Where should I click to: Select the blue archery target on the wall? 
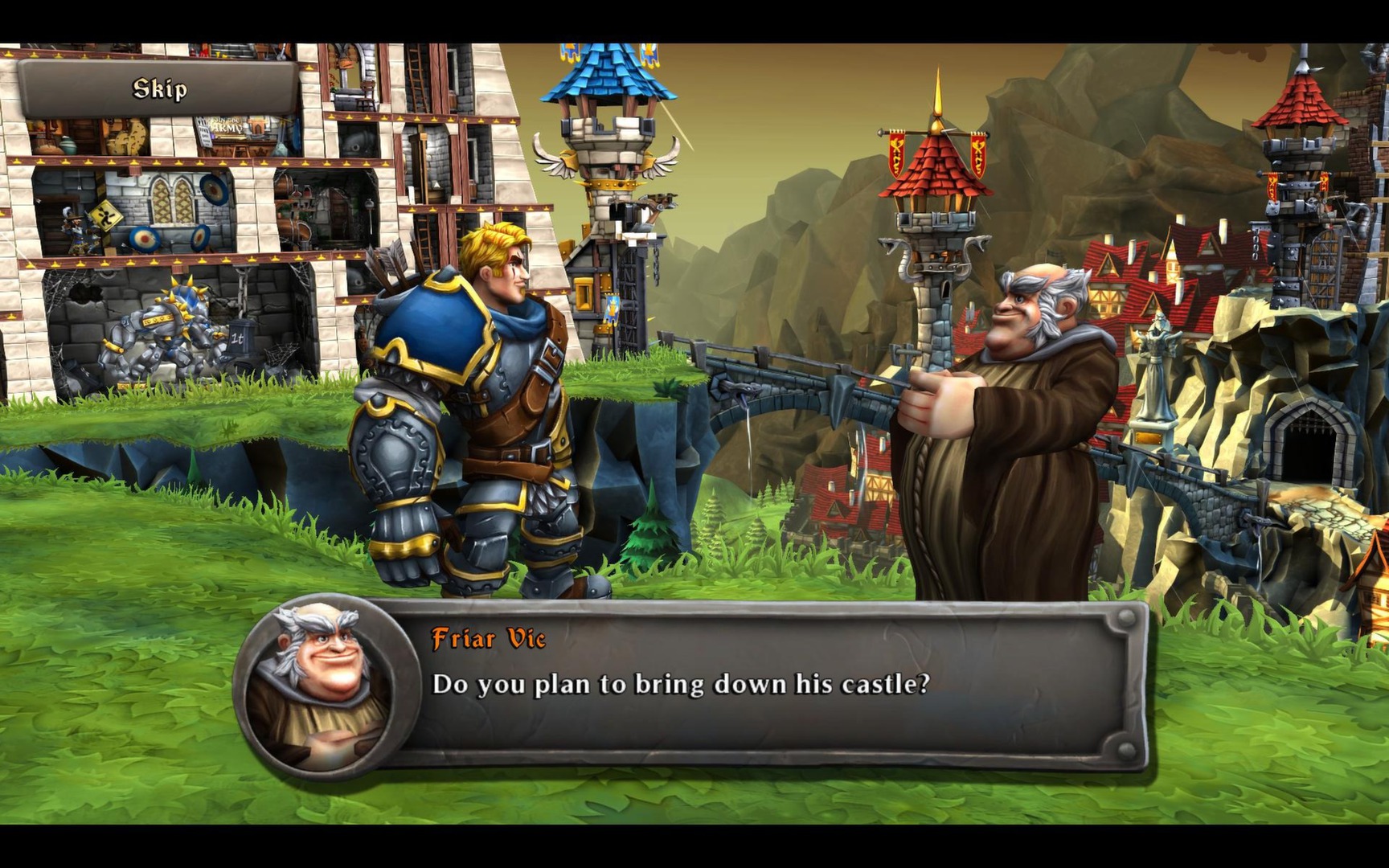[x=213, y=188]
